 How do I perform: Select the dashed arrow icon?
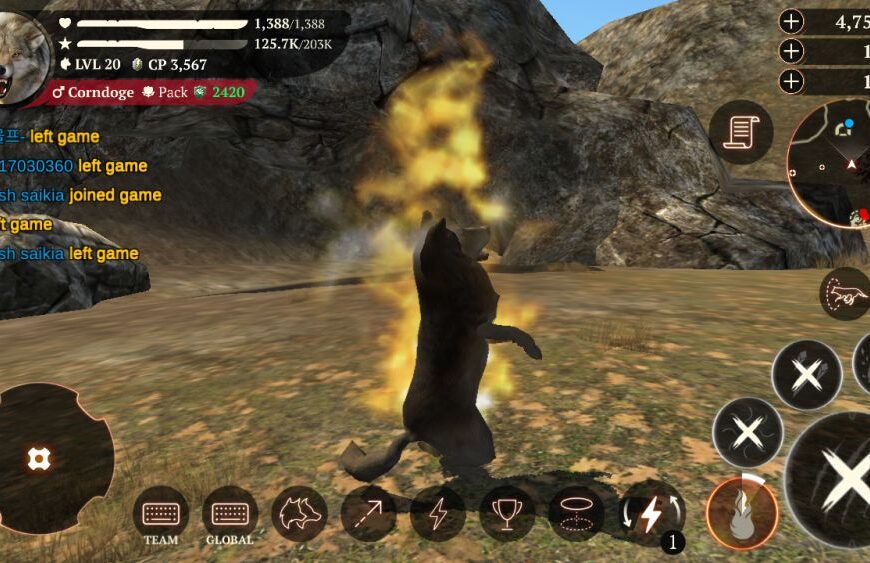[368, 513]
